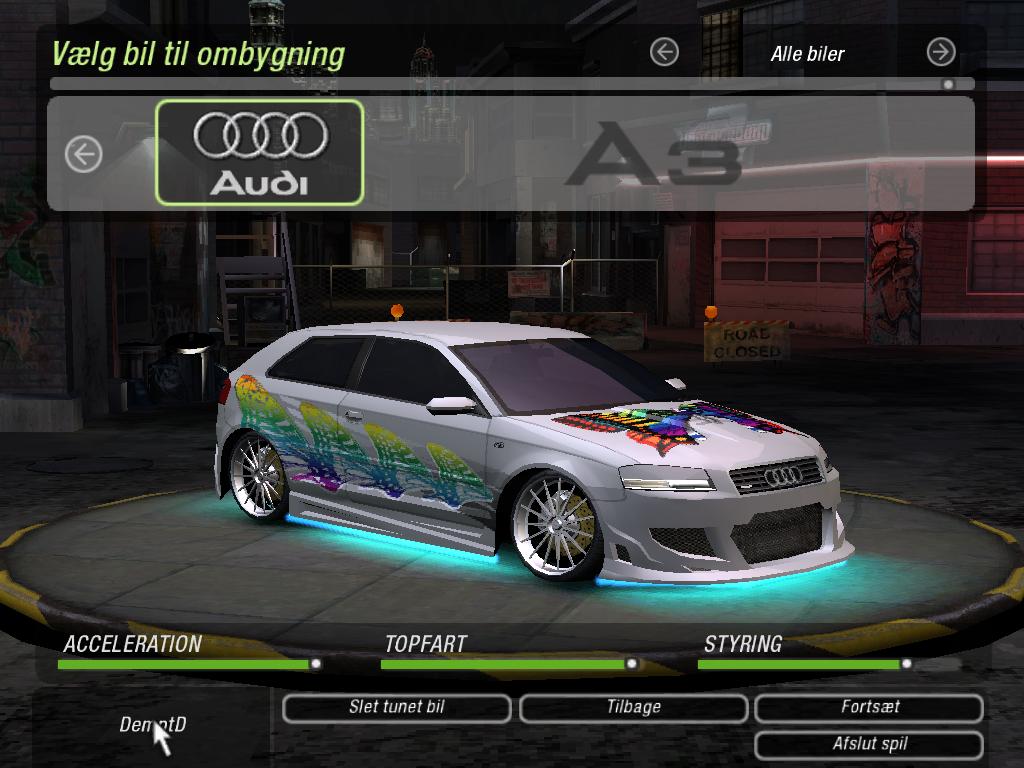
Task: Choose 'Afslut spil' to quit
Action: pos(869,745)
